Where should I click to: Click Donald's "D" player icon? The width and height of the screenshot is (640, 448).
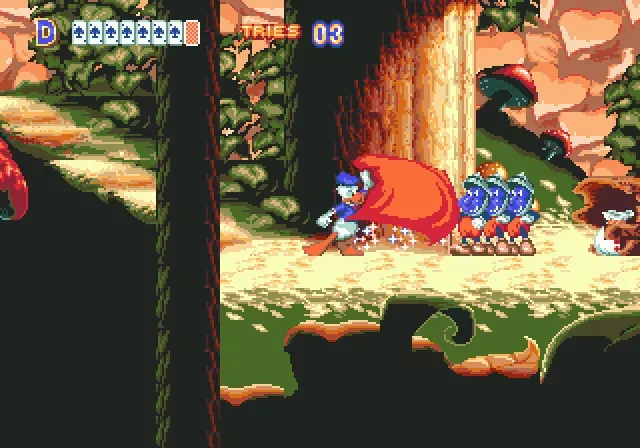45,32
